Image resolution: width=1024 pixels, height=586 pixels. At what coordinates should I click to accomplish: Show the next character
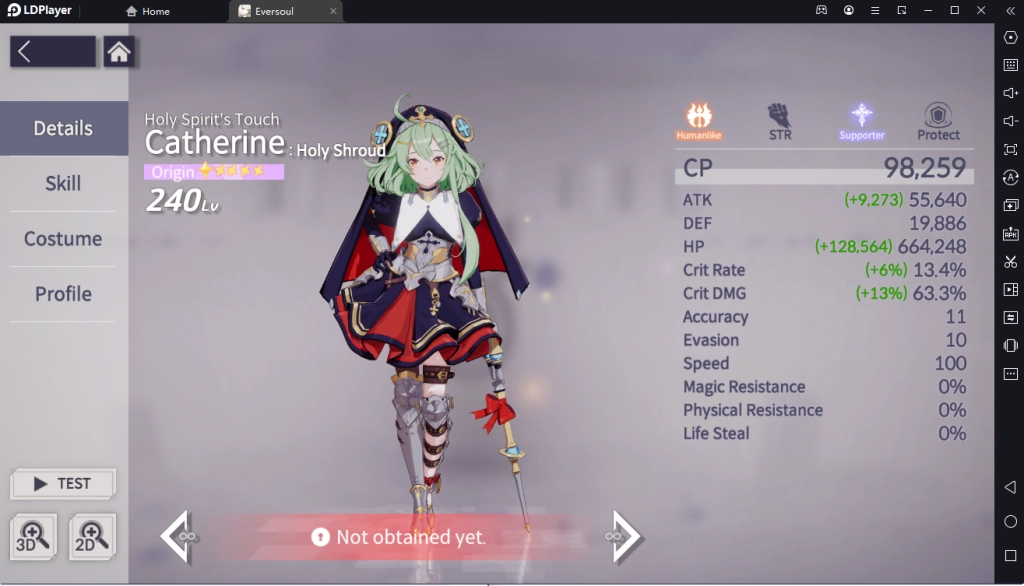pos(625,536)
